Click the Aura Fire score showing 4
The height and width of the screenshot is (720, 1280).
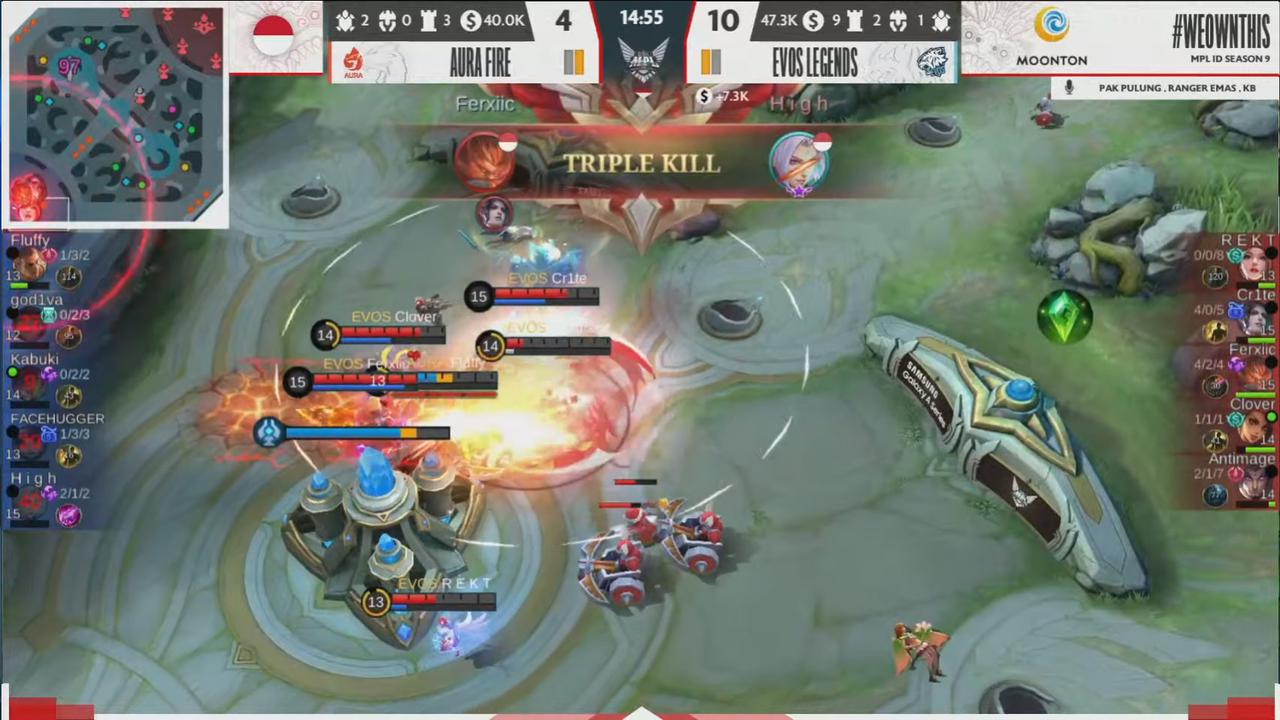coord(562,20)
